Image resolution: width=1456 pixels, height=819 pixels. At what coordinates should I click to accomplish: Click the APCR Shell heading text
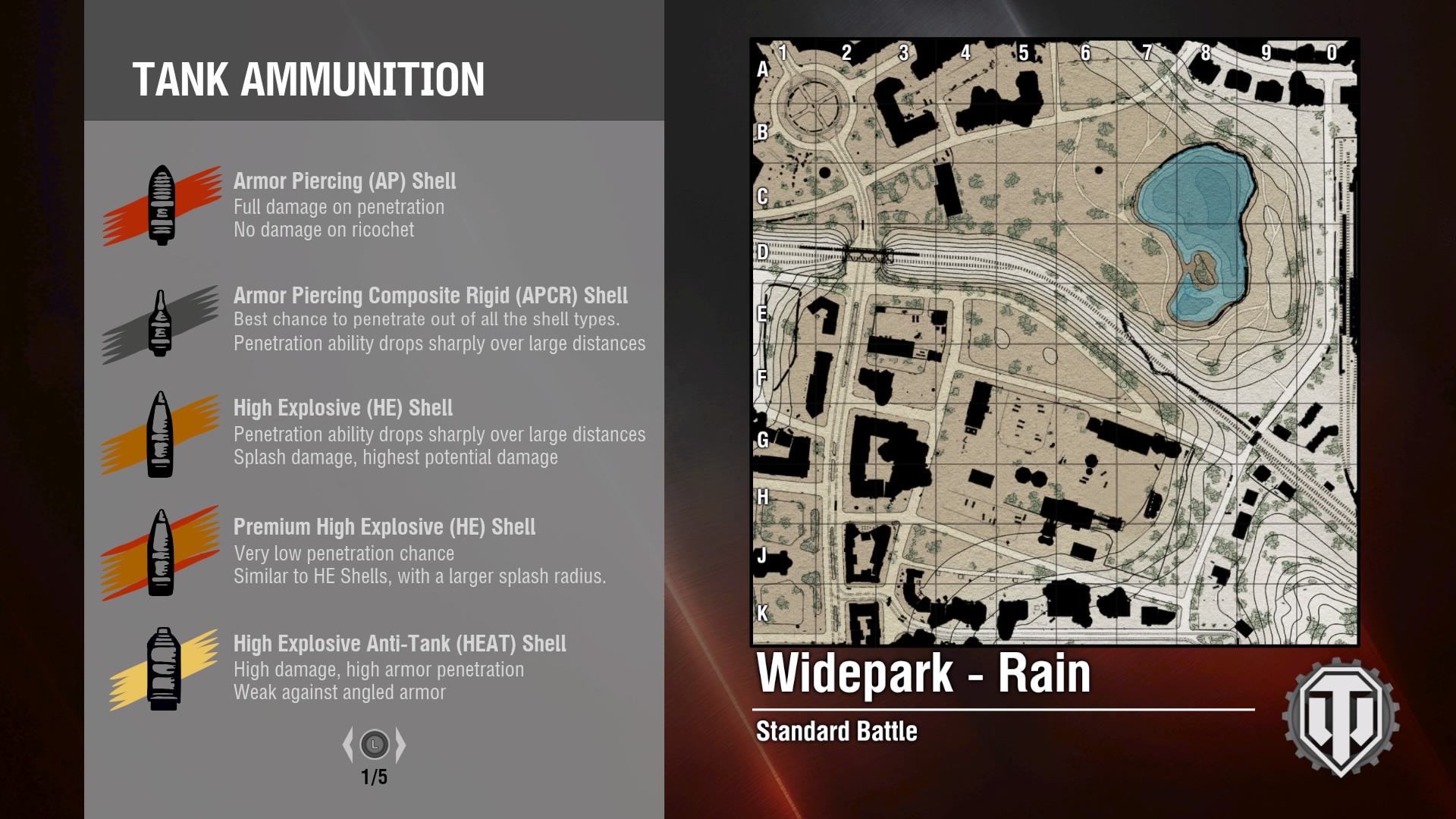point(431,296)
